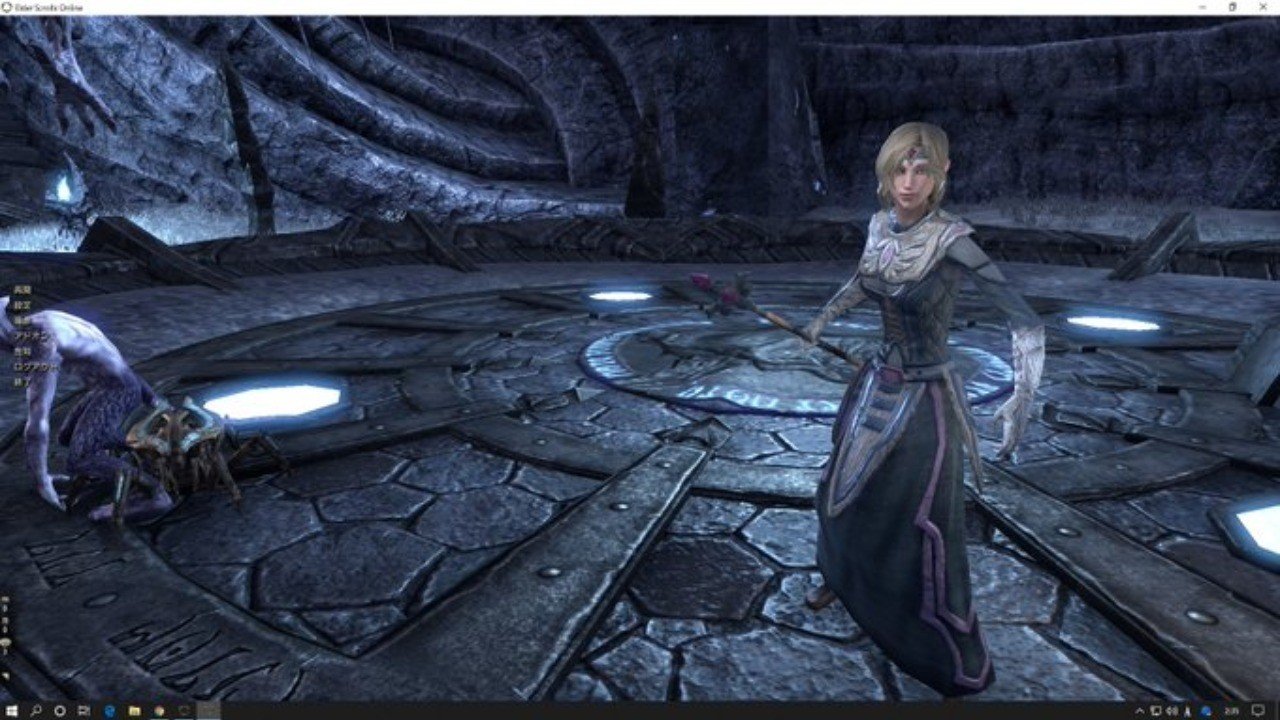View the 告知 (Announcements) option

point(22,351)
